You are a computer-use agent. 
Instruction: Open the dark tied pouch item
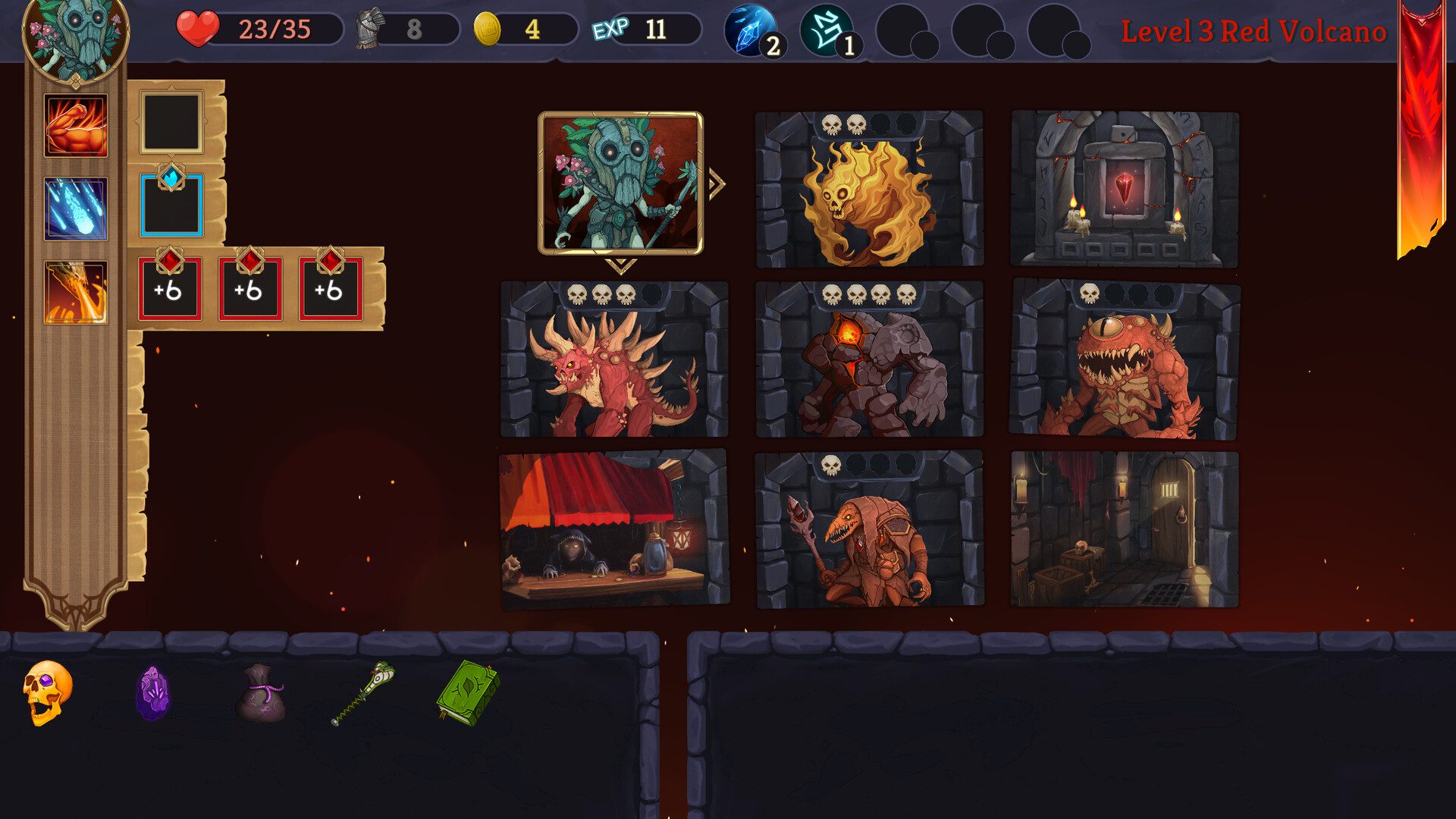tap(259, 693)
